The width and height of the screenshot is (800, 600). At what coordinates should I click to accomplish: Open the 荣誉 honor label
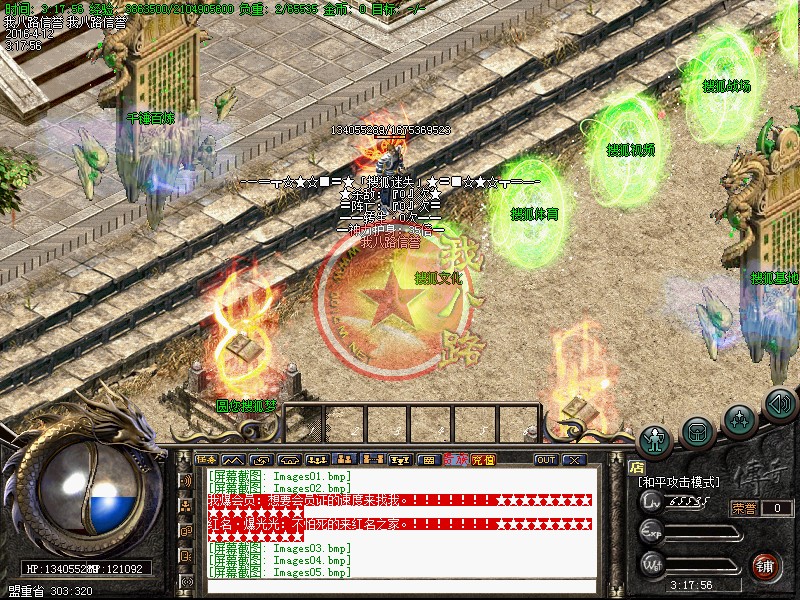[745, 508]
